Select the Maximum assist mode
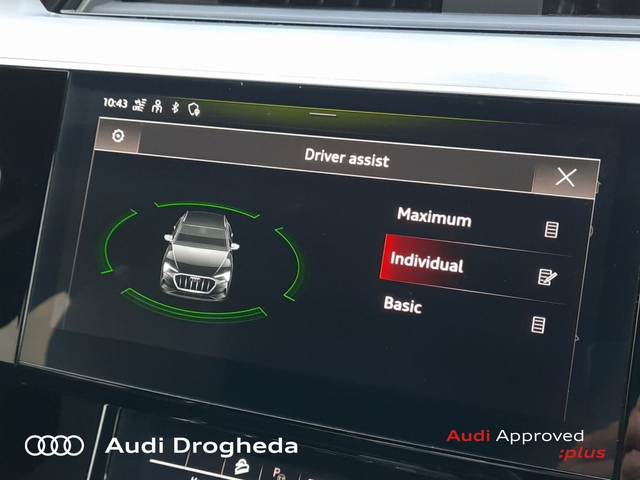Image resolution: width=640 pixels, height=480 pixels. coord(434,216)
